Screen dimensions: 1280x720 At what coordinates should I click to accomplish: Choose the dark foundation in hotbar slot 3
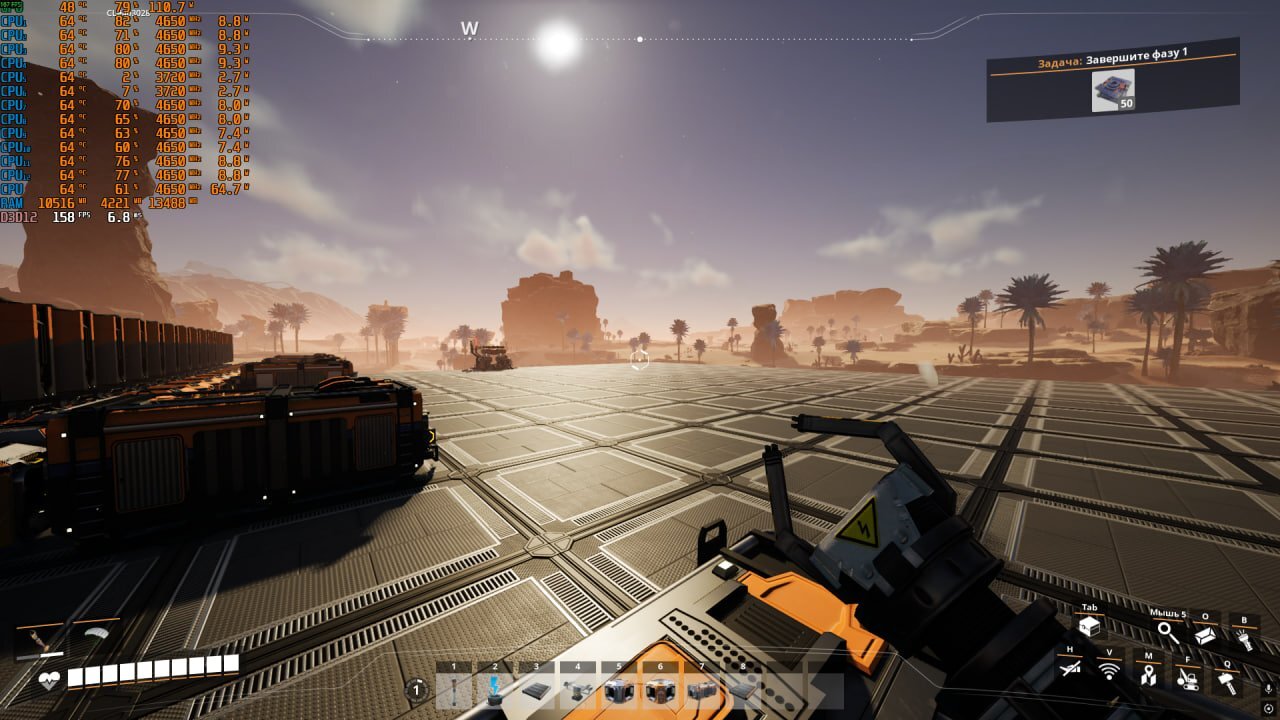536,690
